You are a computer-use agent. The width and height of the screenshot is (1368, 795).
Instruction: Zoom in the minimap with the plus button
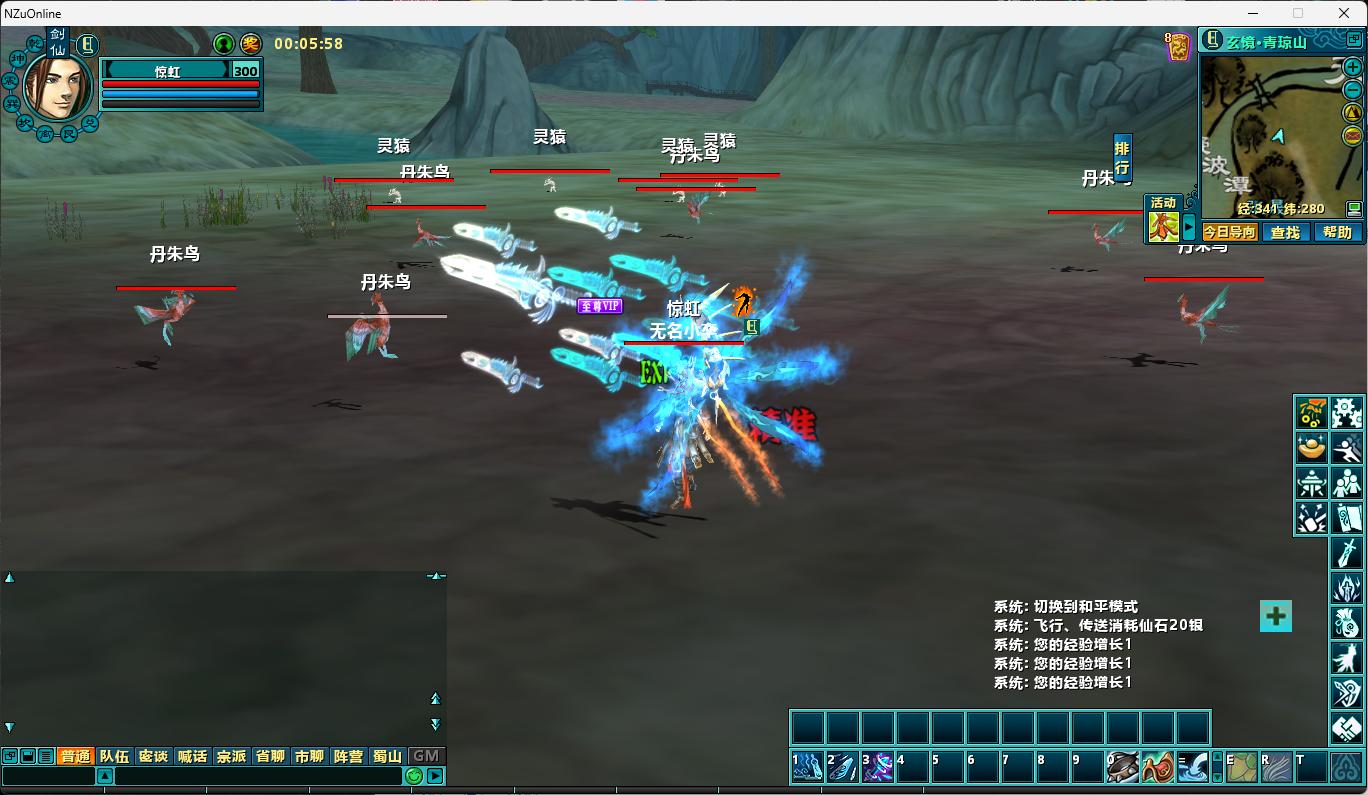[x=1353, y=68]
